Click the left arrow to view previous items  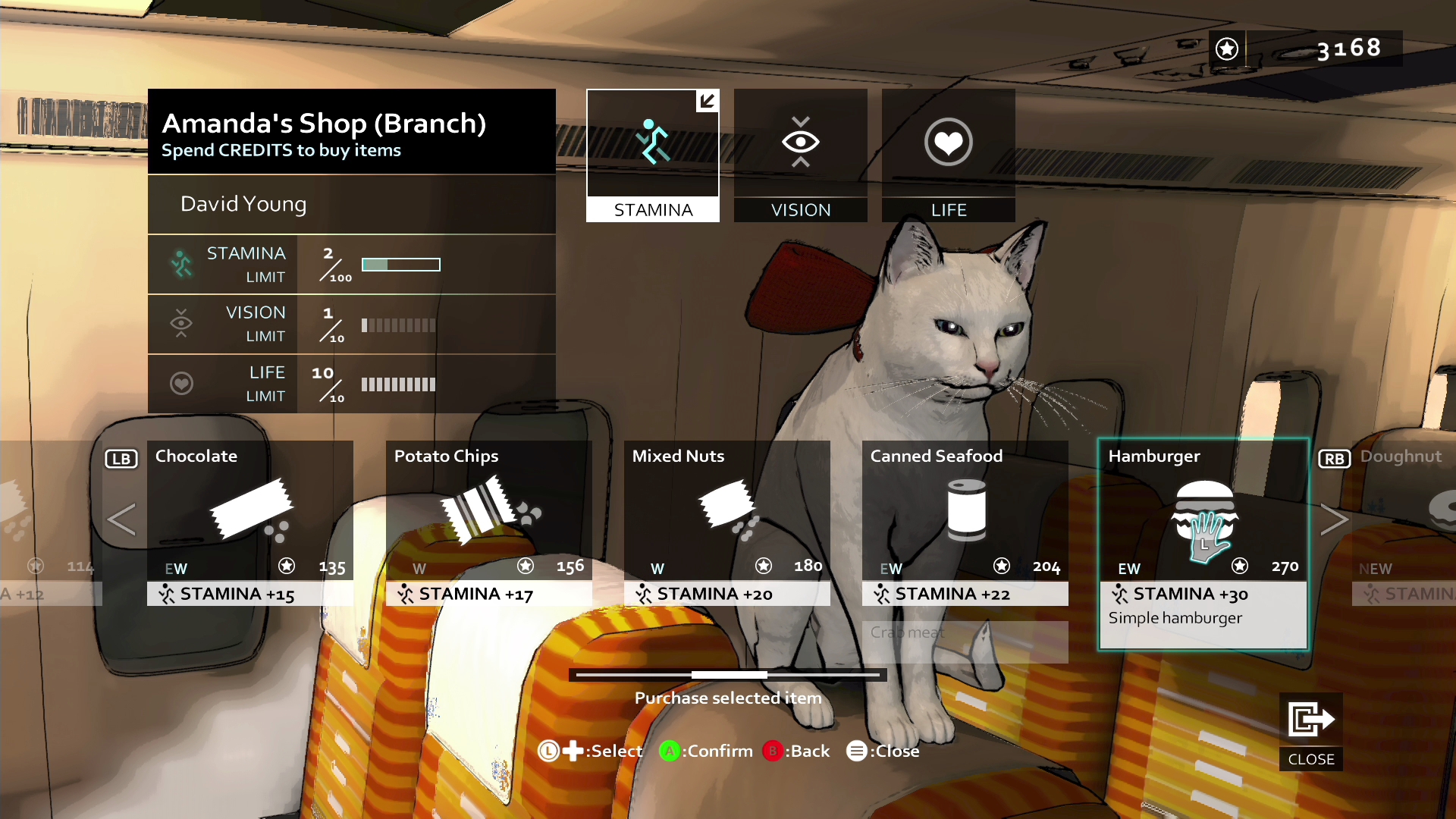(121, 519)
